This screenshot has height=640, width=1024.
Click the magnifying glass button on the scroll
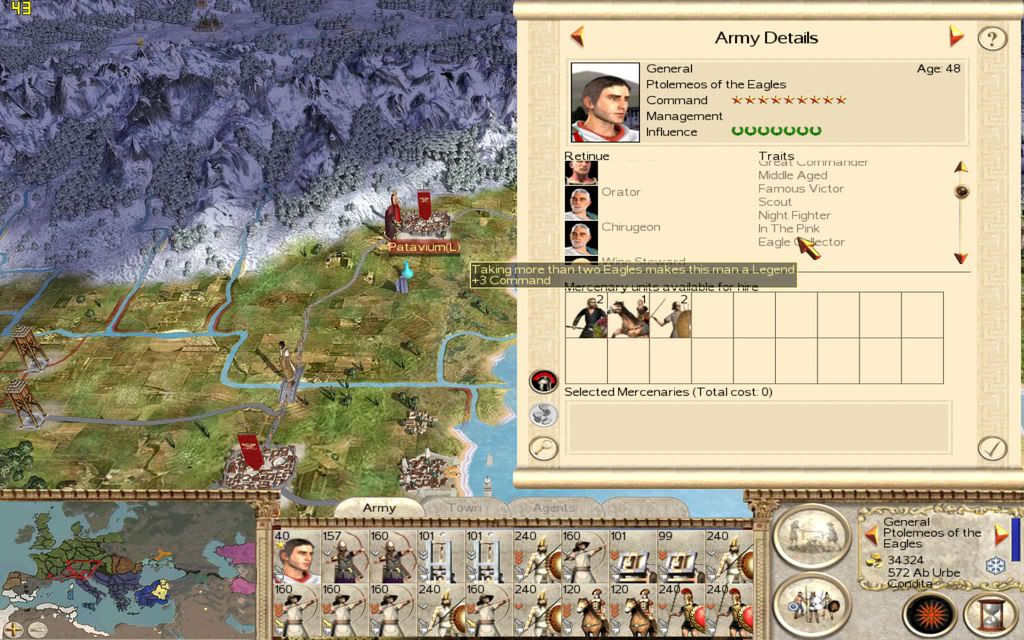point(543,447)
